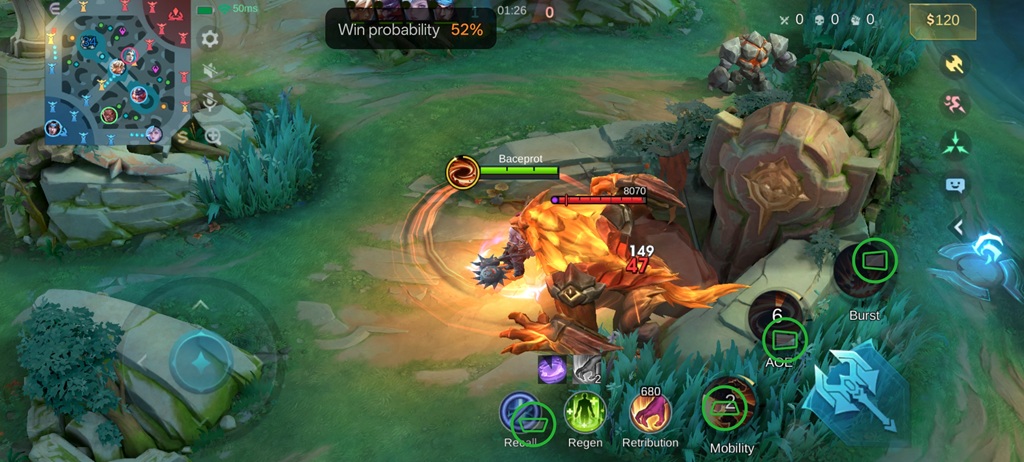
Task: Send the retreat signal with the running figure
Action: [955, 104]
